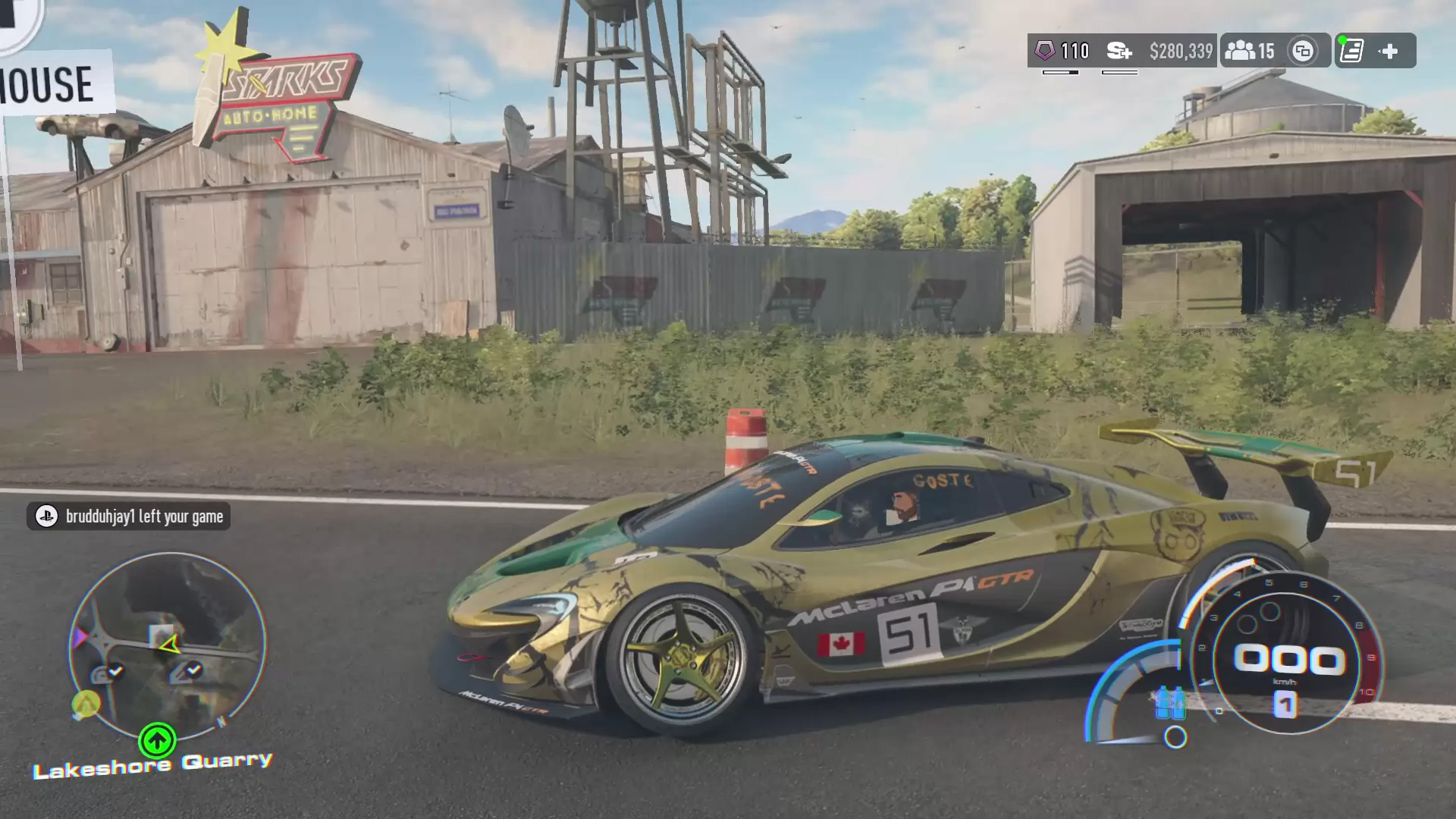
Task: Select the purple pentagon level icon
Action: 1045,51
